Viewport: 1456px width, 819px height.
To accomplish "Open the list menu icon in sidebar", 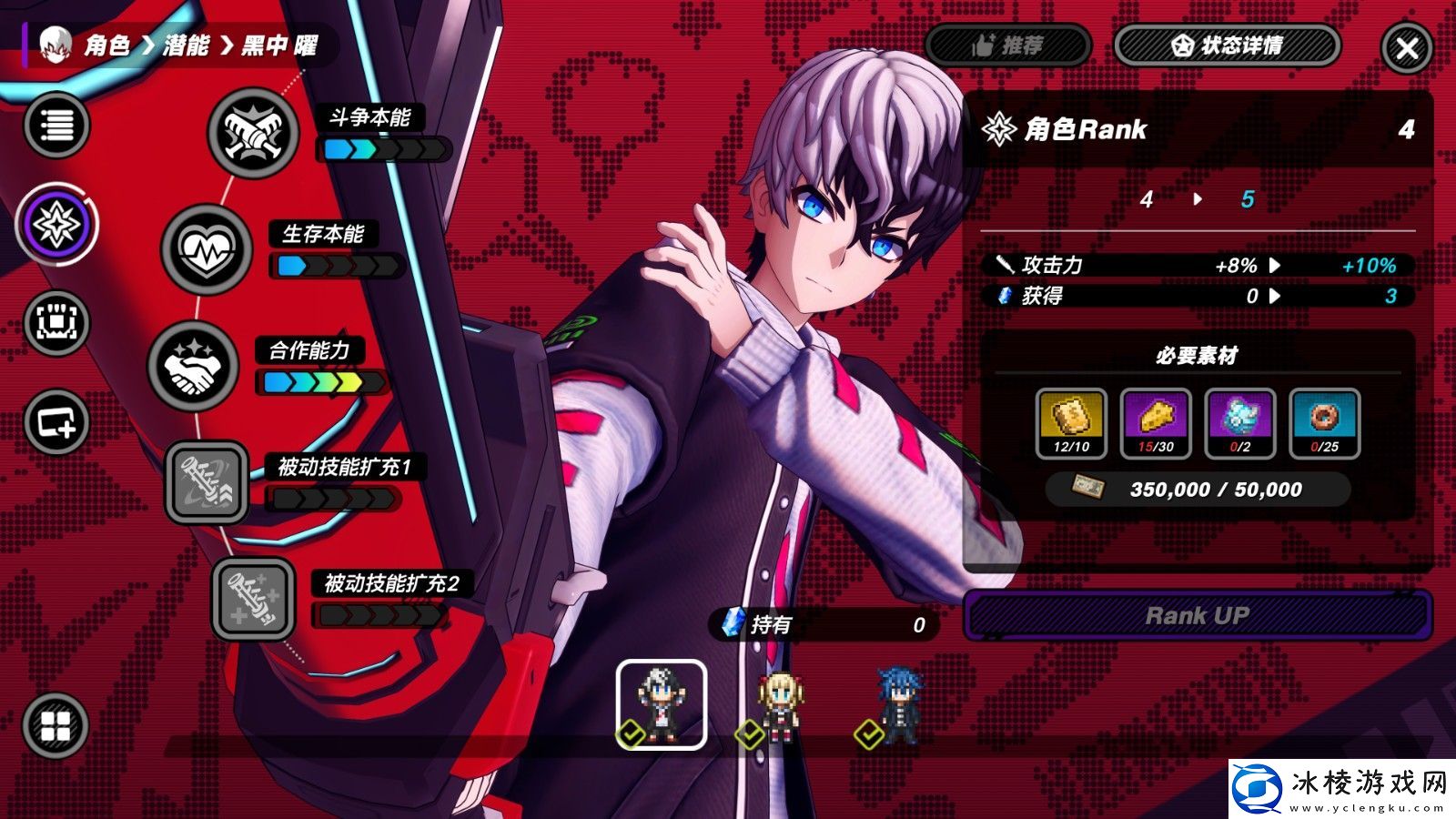I will [56, 125].
